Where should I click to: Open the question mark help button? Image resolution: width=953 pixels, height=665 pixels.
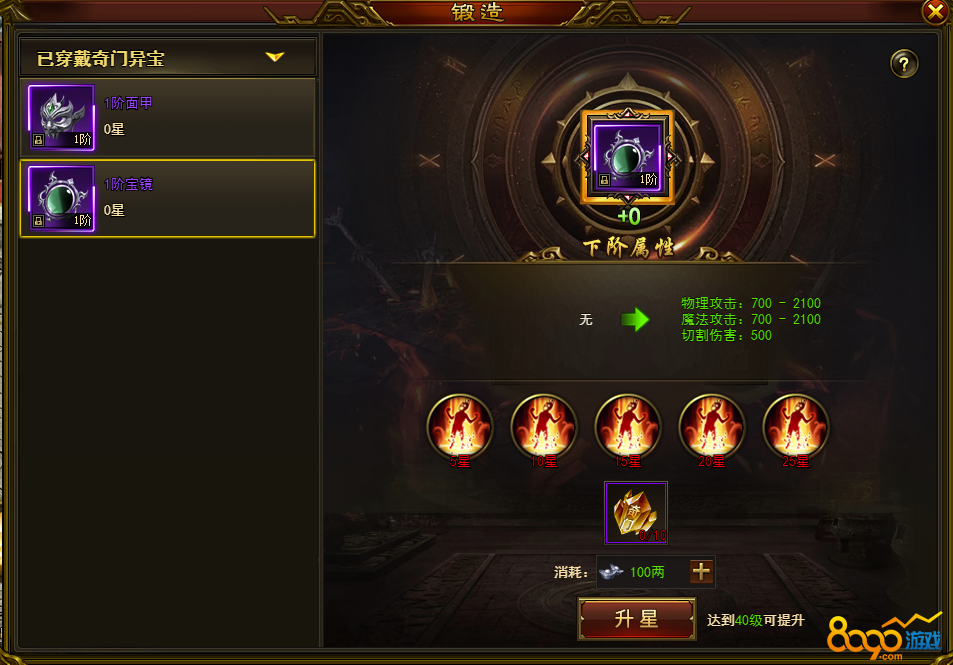click(904, 64)
